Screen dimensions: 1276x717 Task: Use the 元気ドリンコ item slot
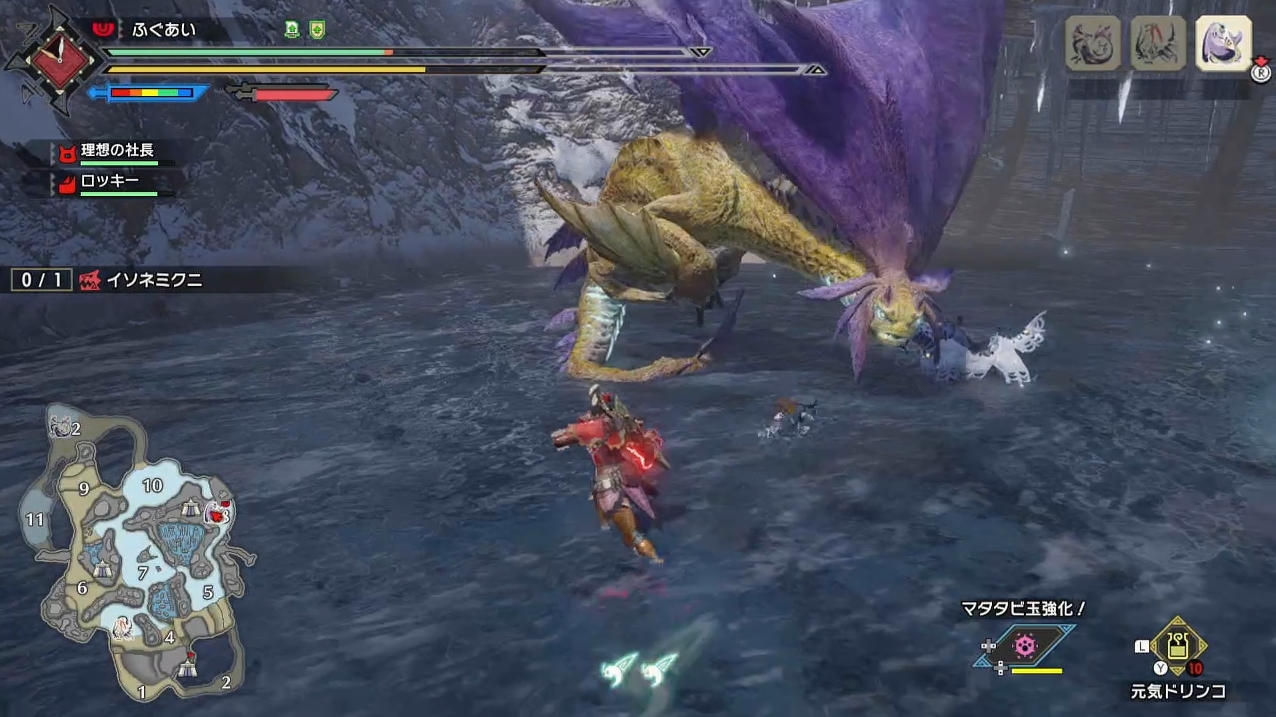click(x=1178, y=648)
